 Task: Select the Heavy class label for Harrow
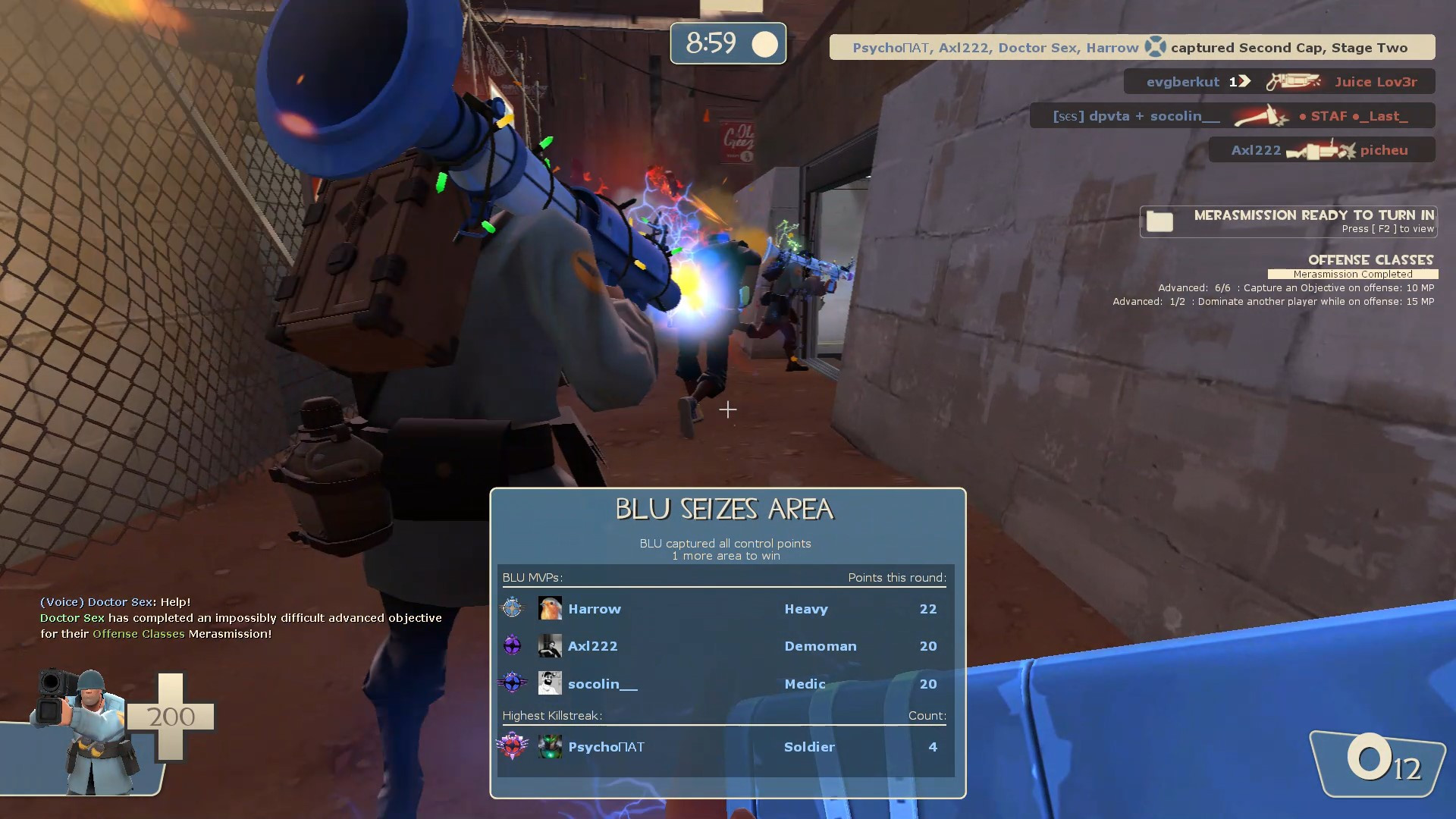(x=805, y=608)
